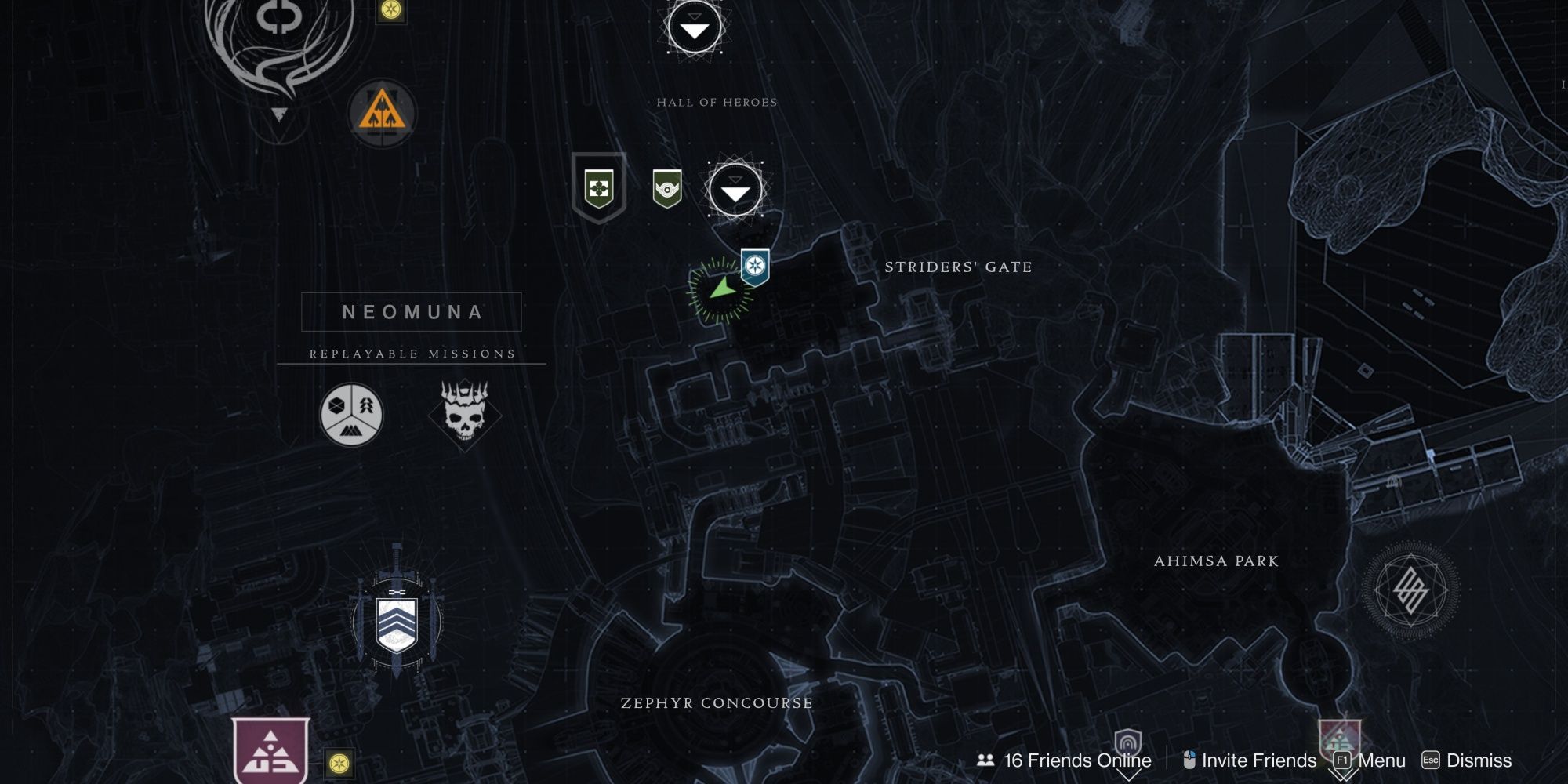Open the sword and shield emblem activity icon

click(x=396, y=627)
